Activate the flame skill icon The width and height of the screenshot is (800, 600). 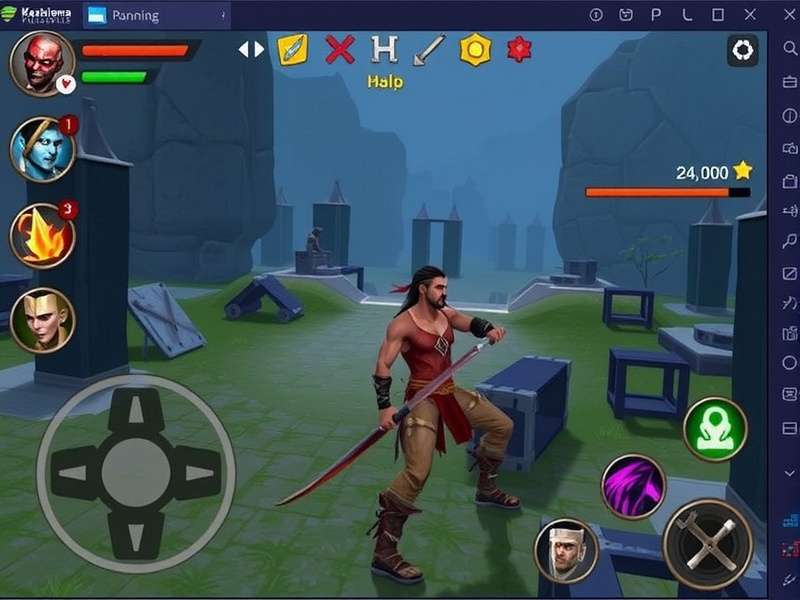coord(42,235)
